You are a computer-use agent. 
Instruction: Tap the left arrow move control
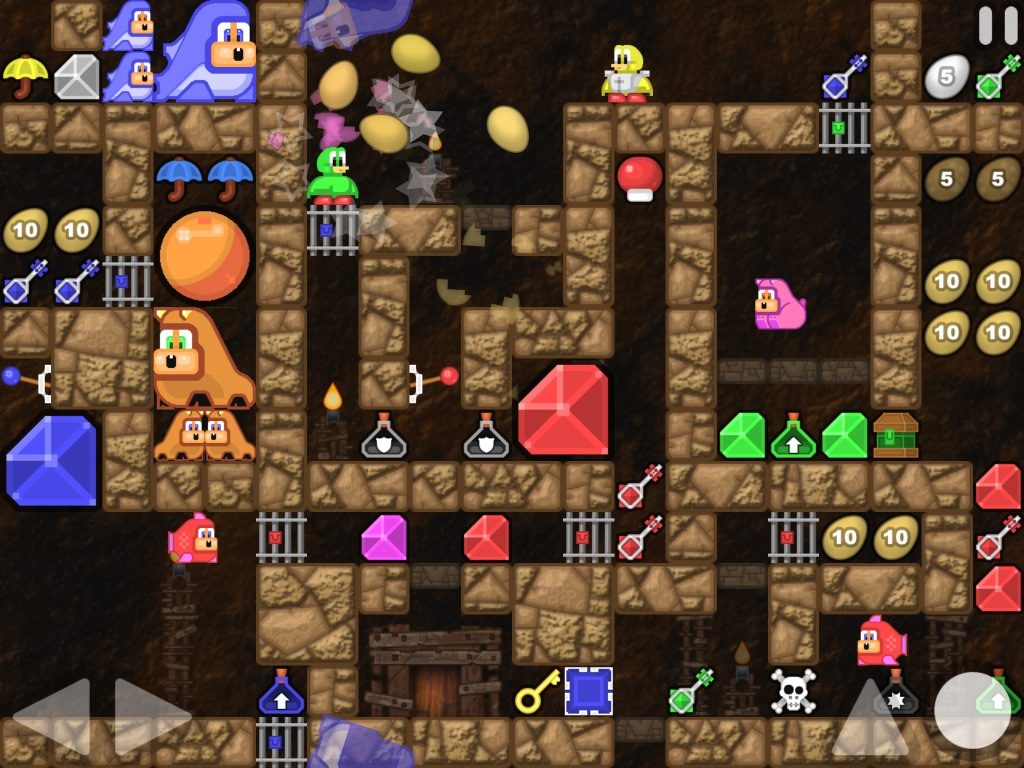pyautogui.click(x=53, y=716)
